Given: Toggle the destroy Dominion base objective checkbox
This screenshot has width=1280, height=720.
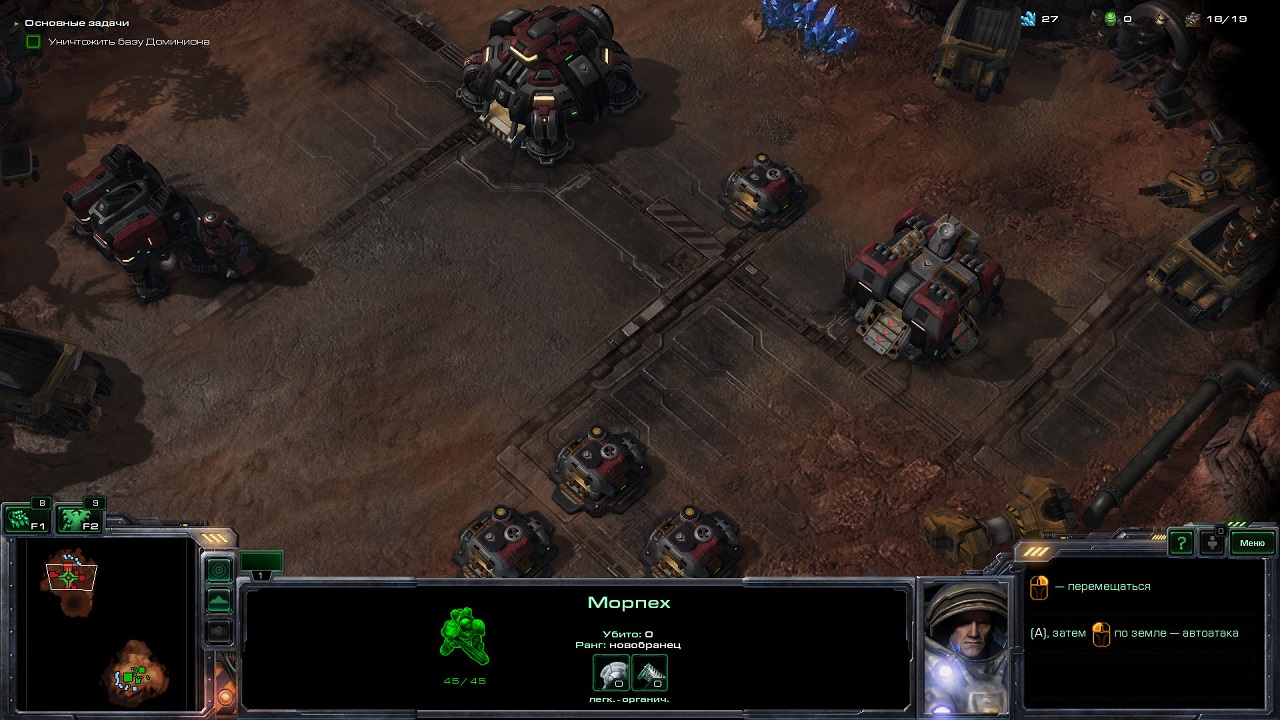Looking at the screenshot, I should 33,42.
